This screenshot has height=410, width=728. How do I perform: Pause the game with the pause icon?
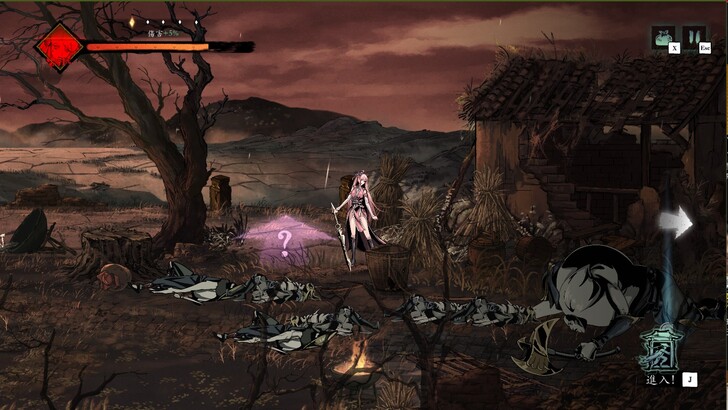coord(693,38)
